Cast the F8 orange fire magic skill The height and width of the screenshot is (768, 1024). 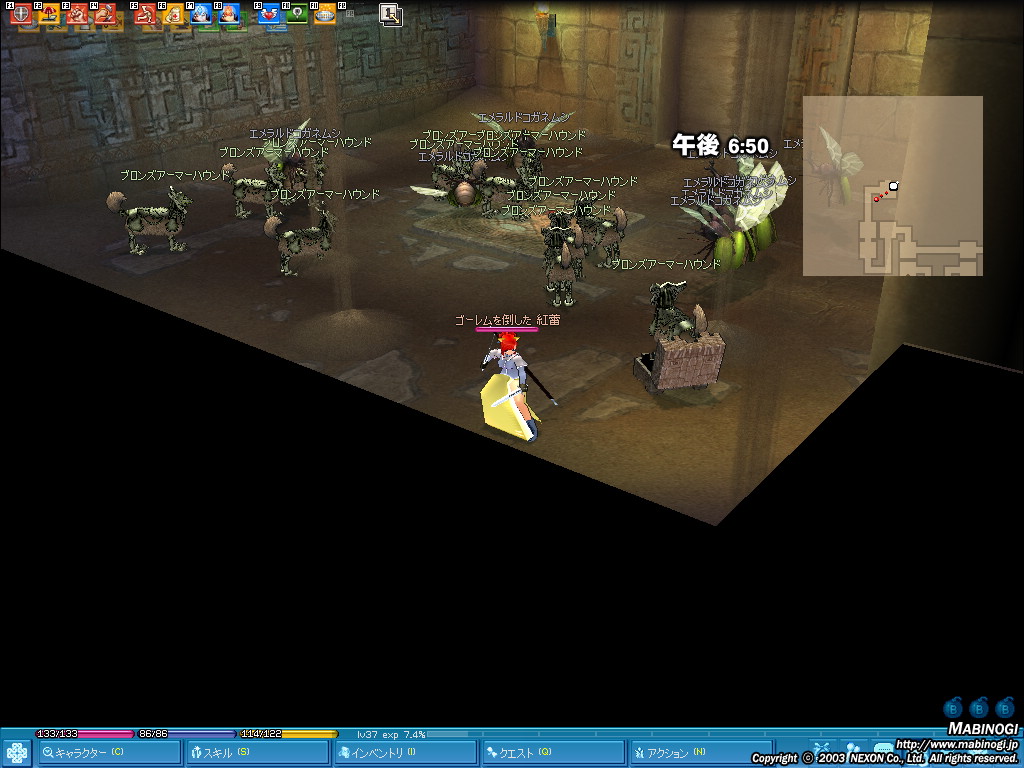(229, 14)
